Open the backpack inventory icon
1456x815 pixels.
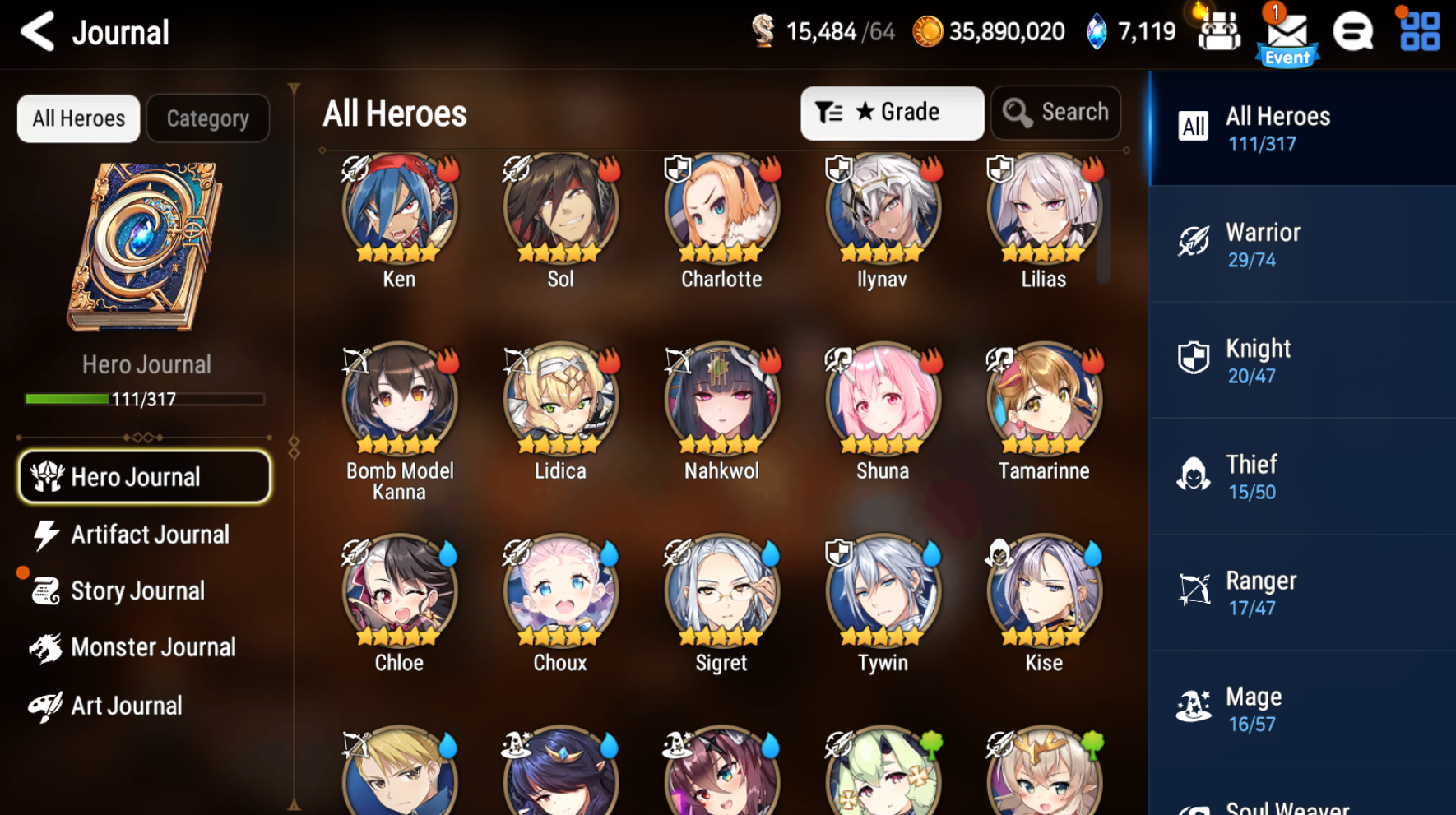1219,33
